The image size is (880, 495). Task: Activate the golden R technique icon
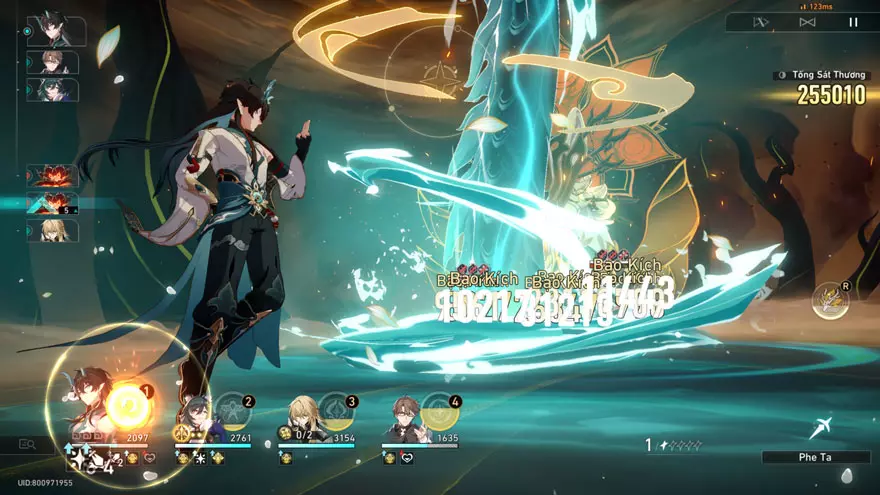830,300
